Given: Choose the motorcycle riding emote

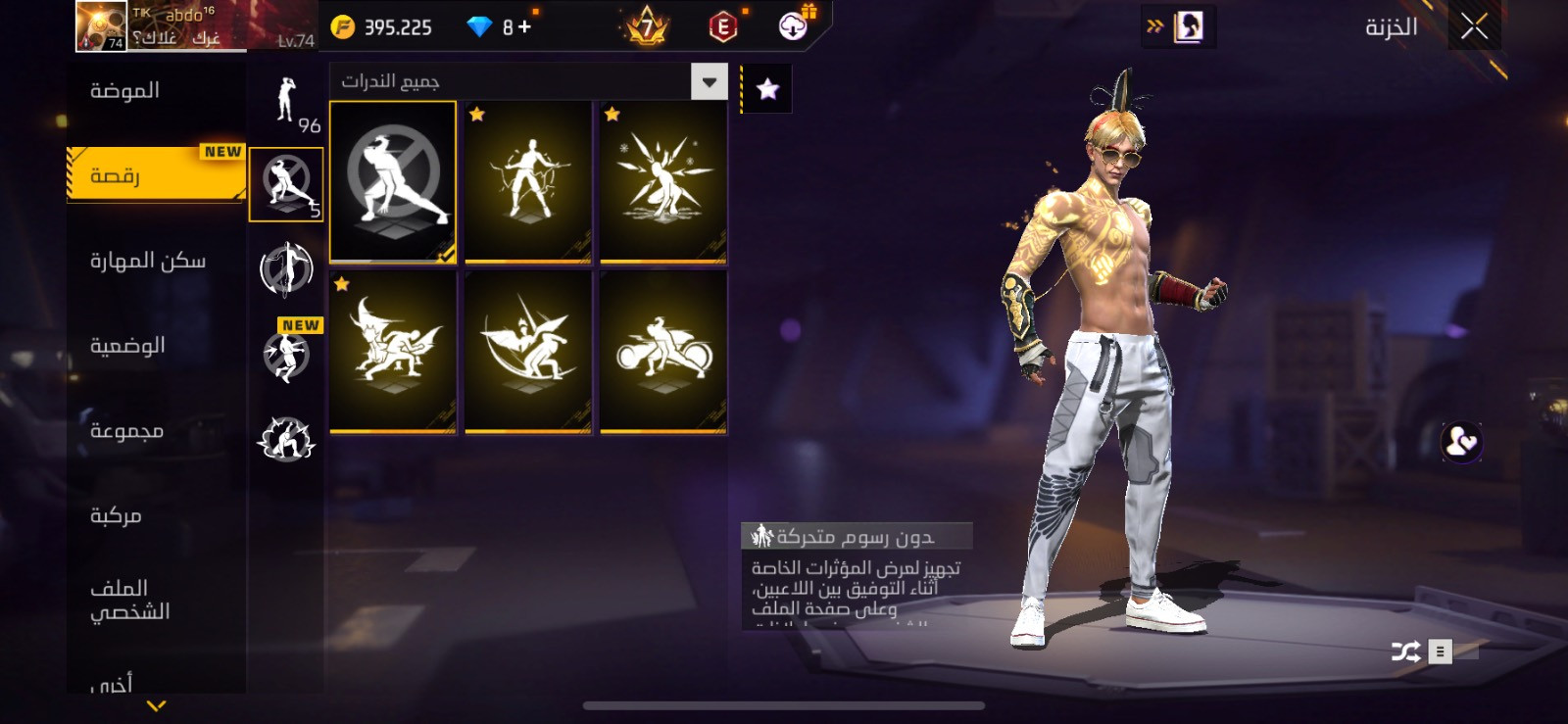Looking at the screenshot, I should (x=663, y=352).
